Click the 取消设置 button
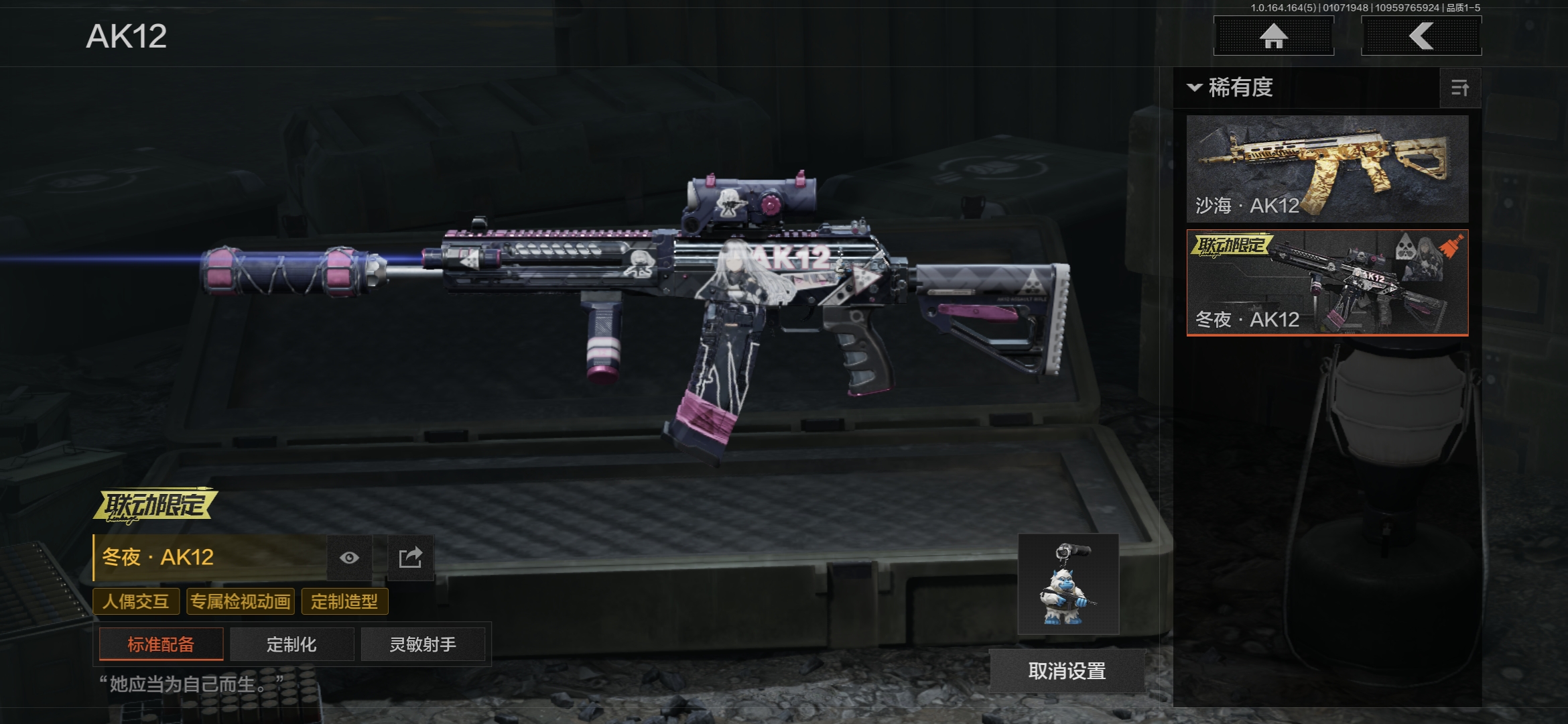 point(1067,670)
